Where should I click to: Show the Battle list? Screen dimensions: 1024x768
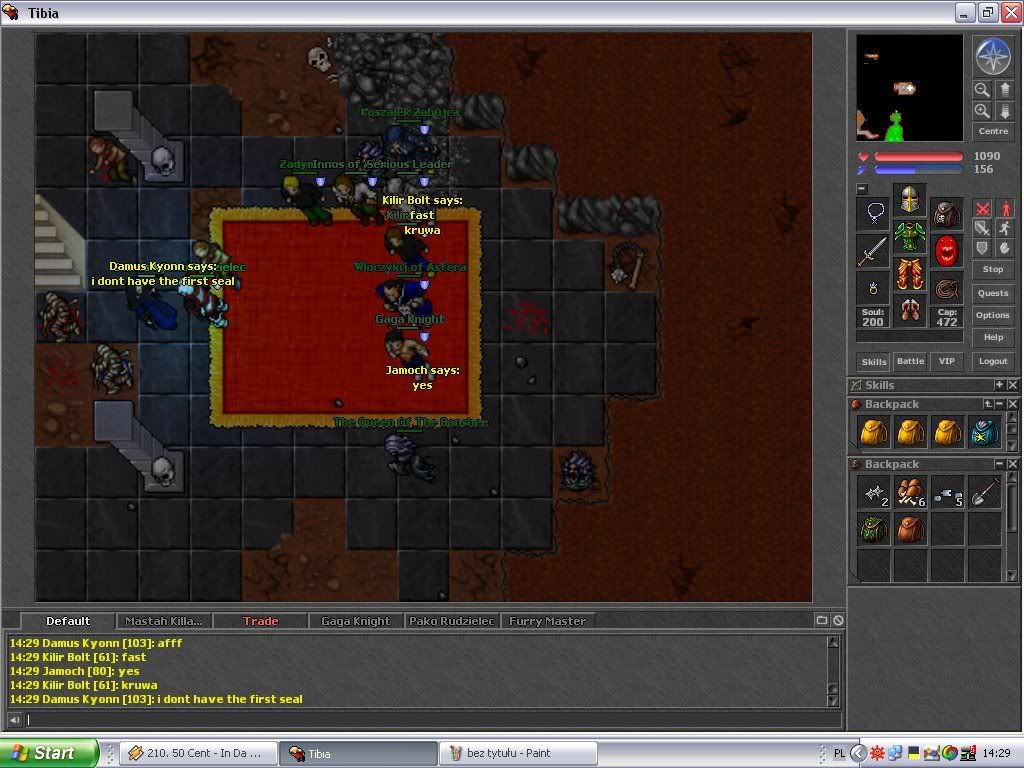[x=910, y=361]
